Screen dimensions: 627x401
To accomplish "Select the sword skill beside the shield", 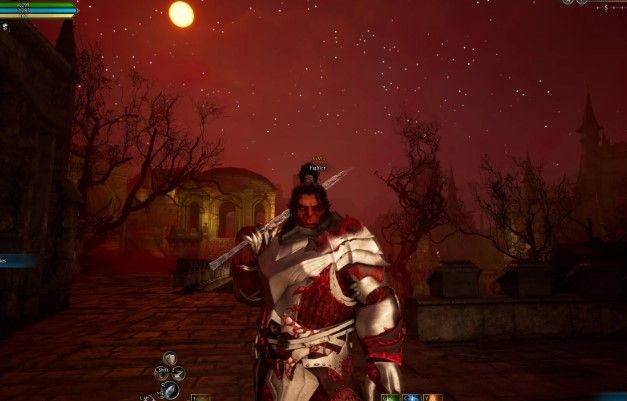I will [178, 373].
